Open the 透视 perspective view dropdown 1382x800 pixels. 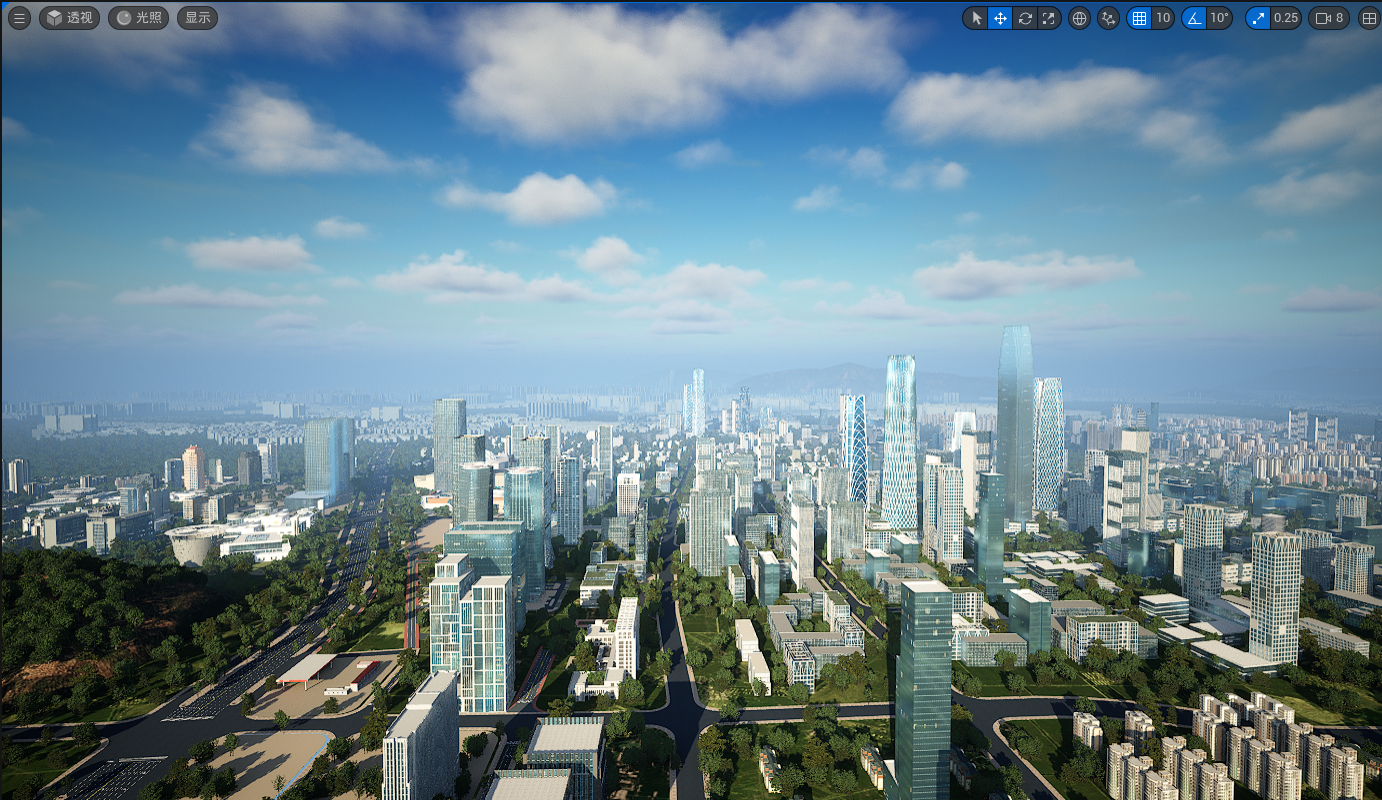pos(69,18)
